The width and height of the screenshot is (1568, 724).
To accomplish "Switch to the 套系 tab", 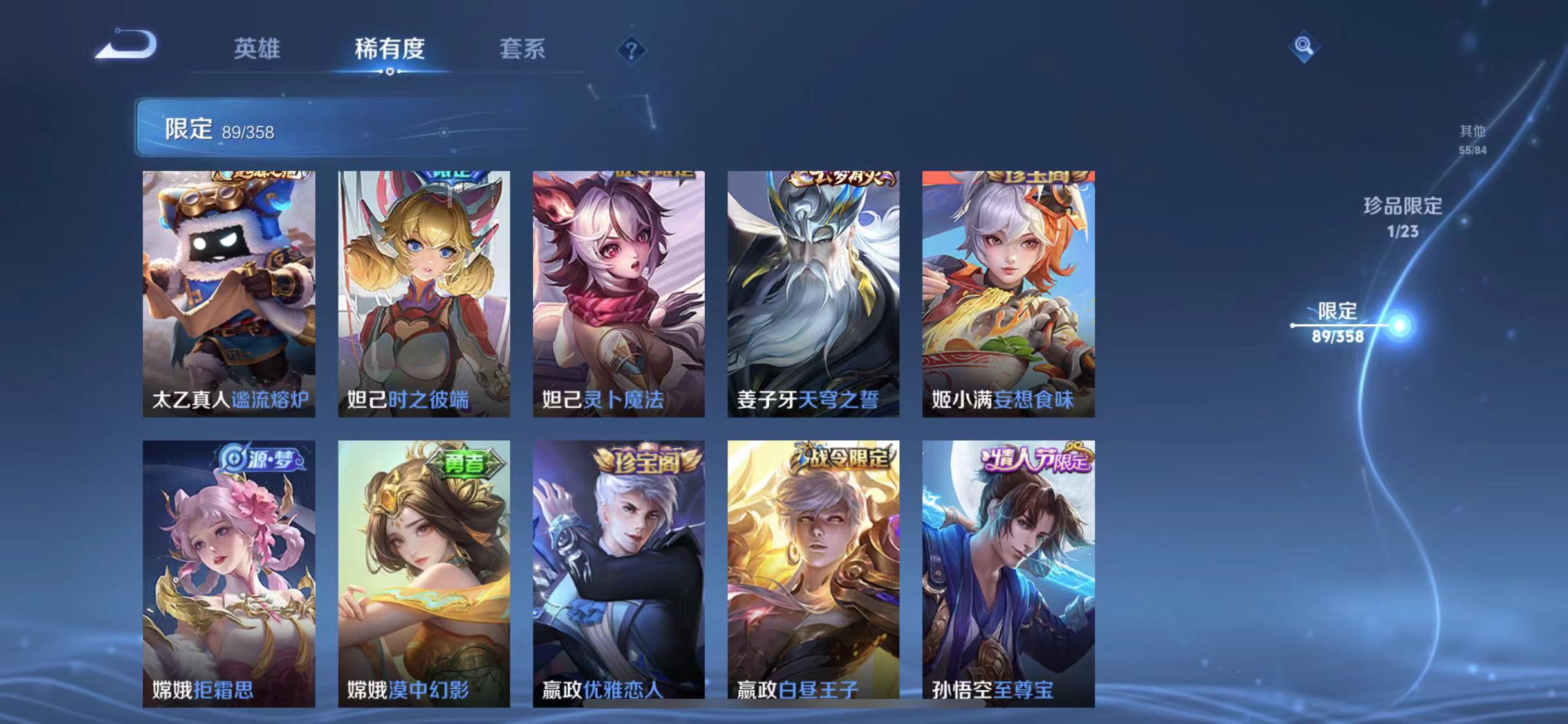I will click(x=524, y=50).
